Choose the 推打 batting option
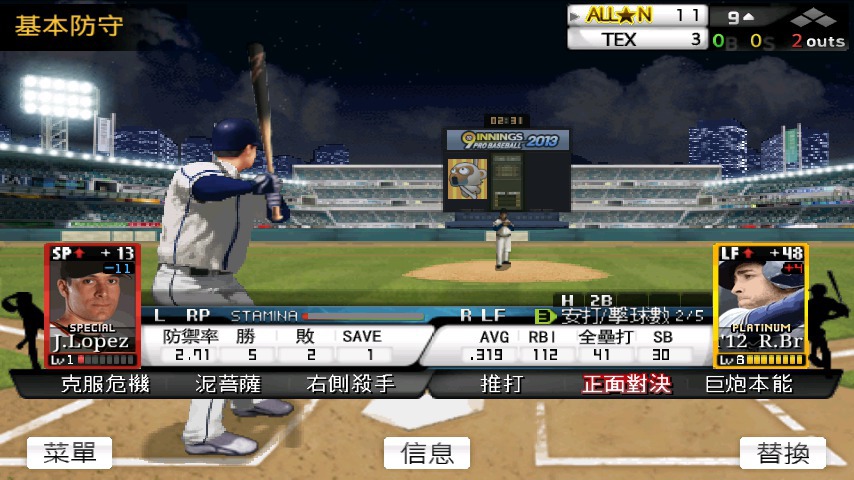Image resolution: width=854 pixels, height=480 pixels. pos(502,384)
